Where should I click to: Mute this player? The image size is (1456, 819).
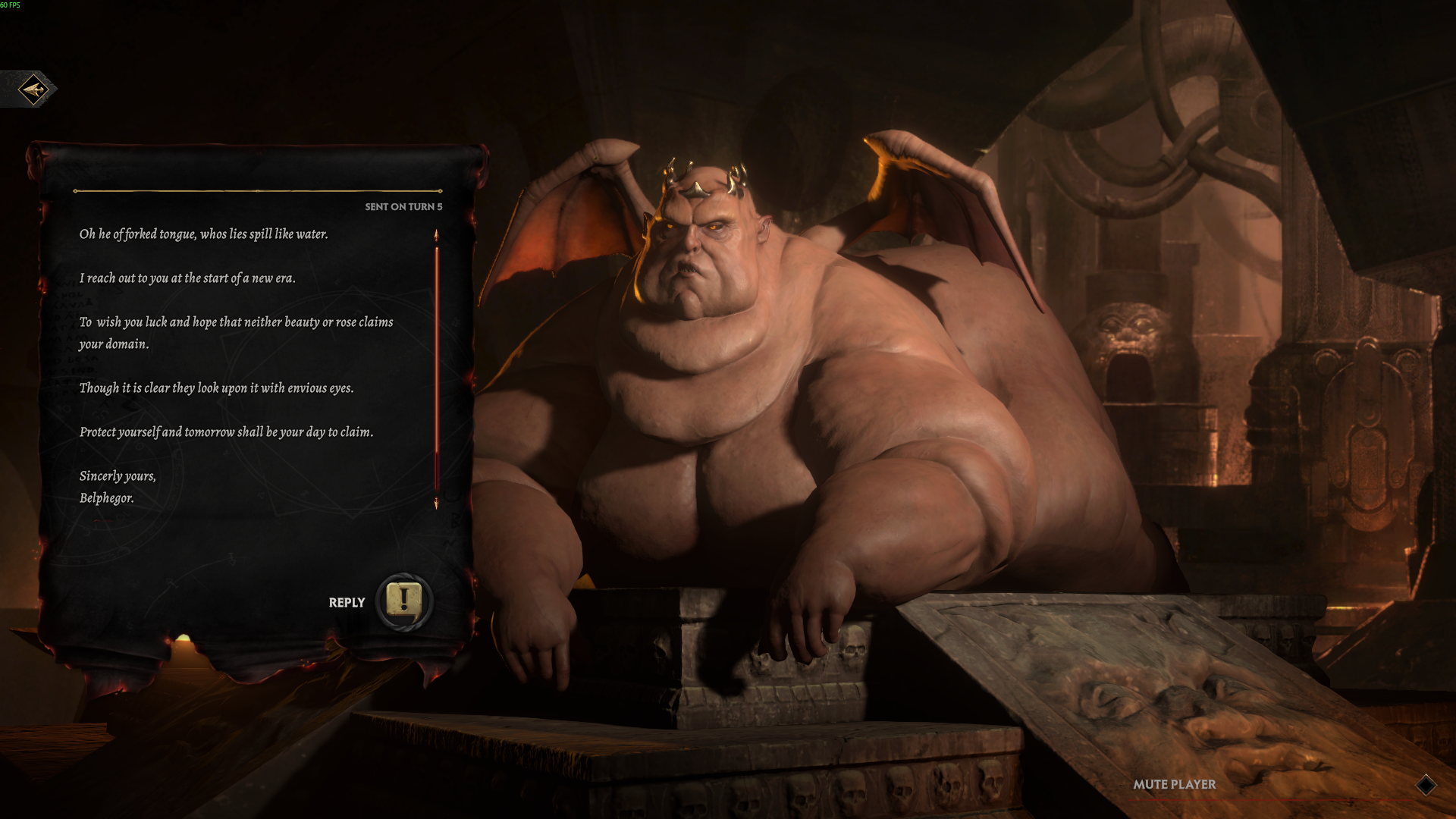1174,785
